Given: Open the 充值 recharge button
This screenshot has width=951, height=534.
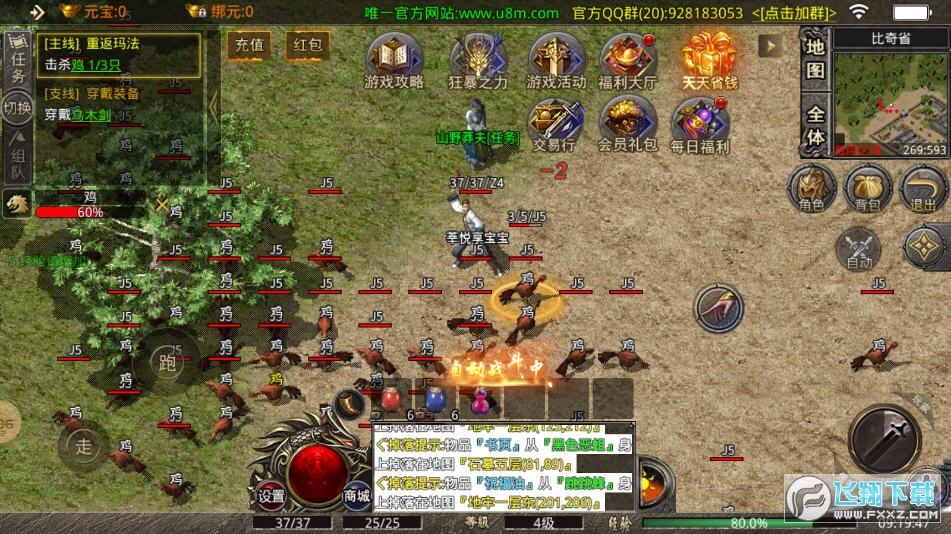Looking at the screenshot, I should pos(249,45).
